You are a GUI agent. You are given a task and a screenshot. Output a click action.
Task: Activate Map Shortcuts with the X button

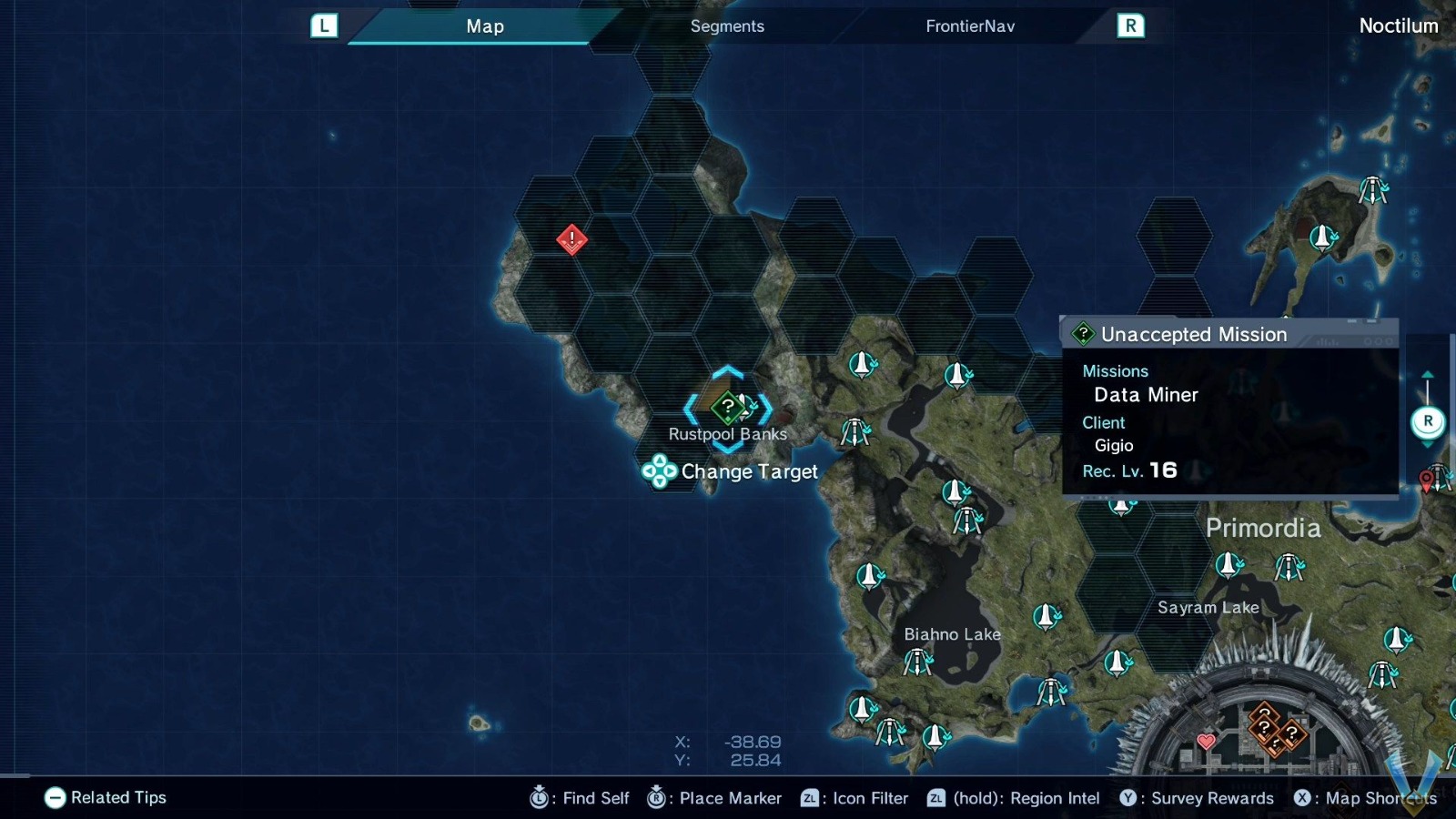[1305, 798]
